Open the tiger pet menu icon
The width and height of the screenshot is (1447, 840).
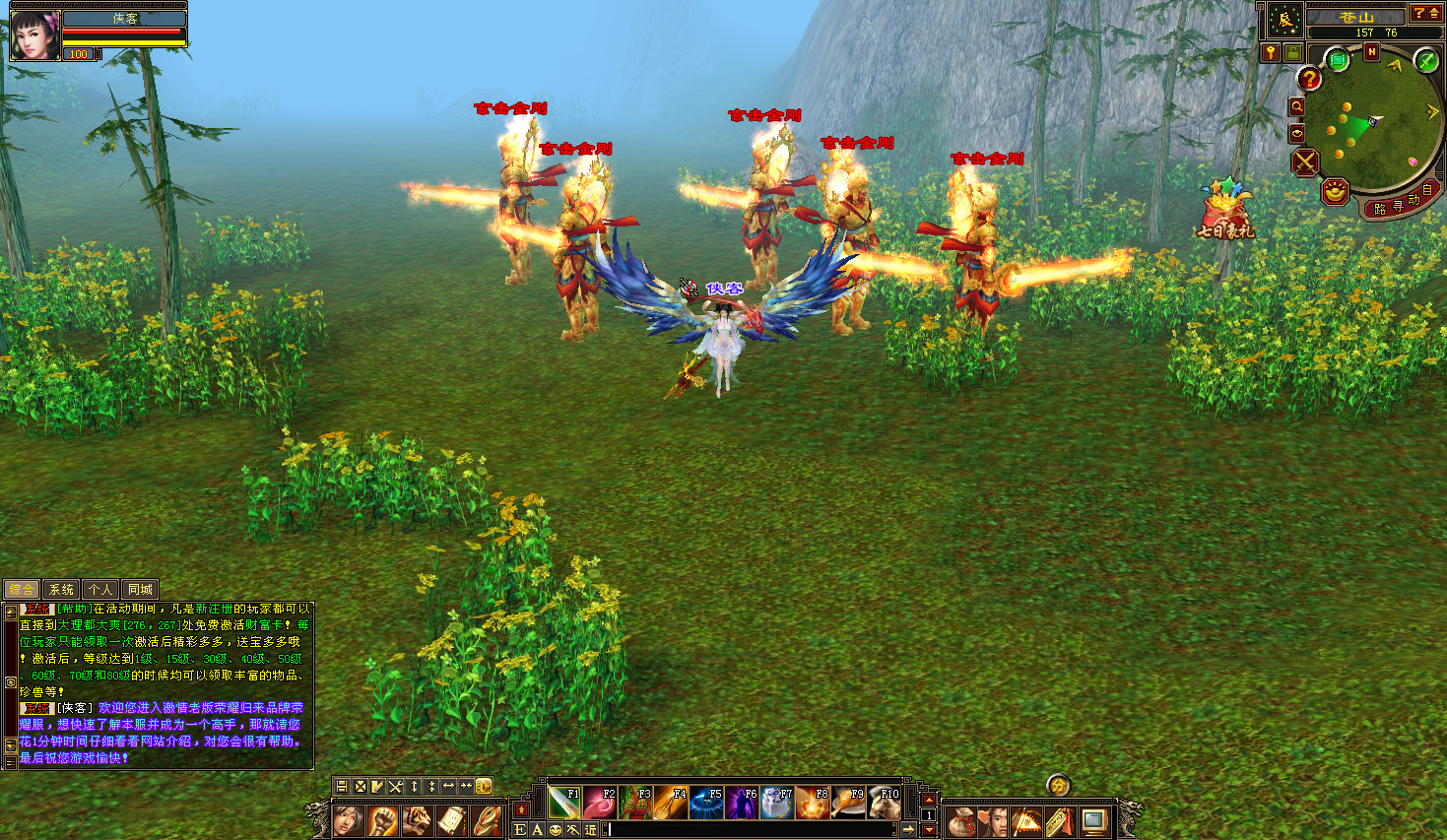[418, 820]
